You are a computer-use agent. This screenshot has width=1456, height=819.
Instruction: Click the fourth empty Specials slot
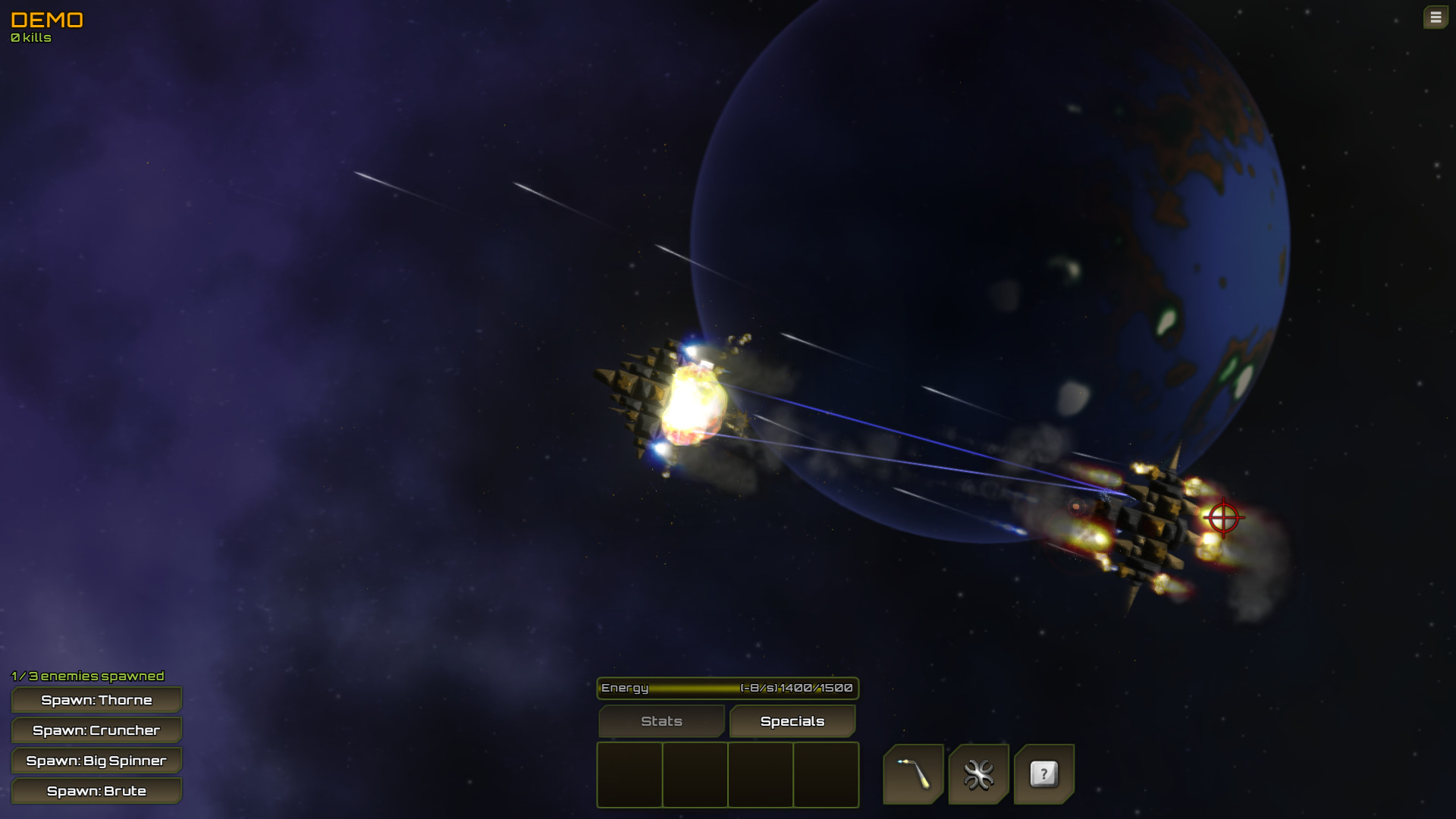point(826,775)
